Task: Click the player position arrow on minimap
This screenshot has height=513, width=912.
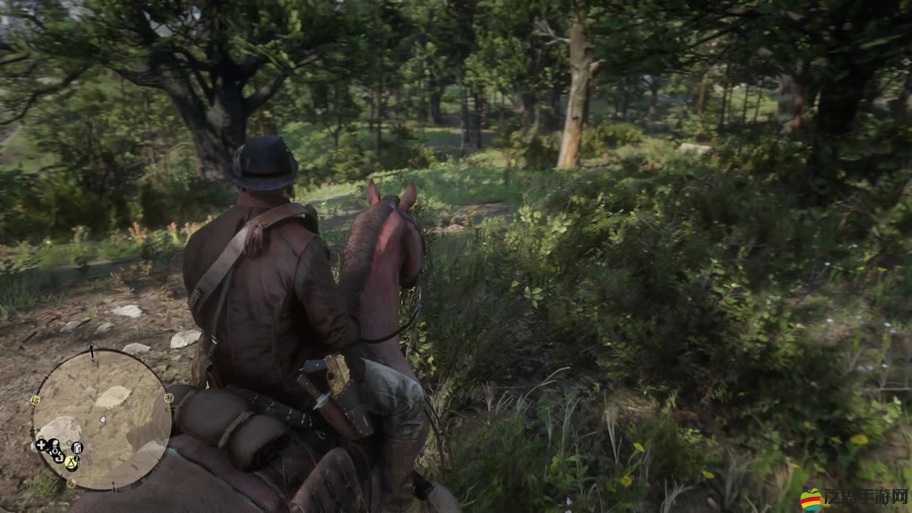Action: click(101, 420)
